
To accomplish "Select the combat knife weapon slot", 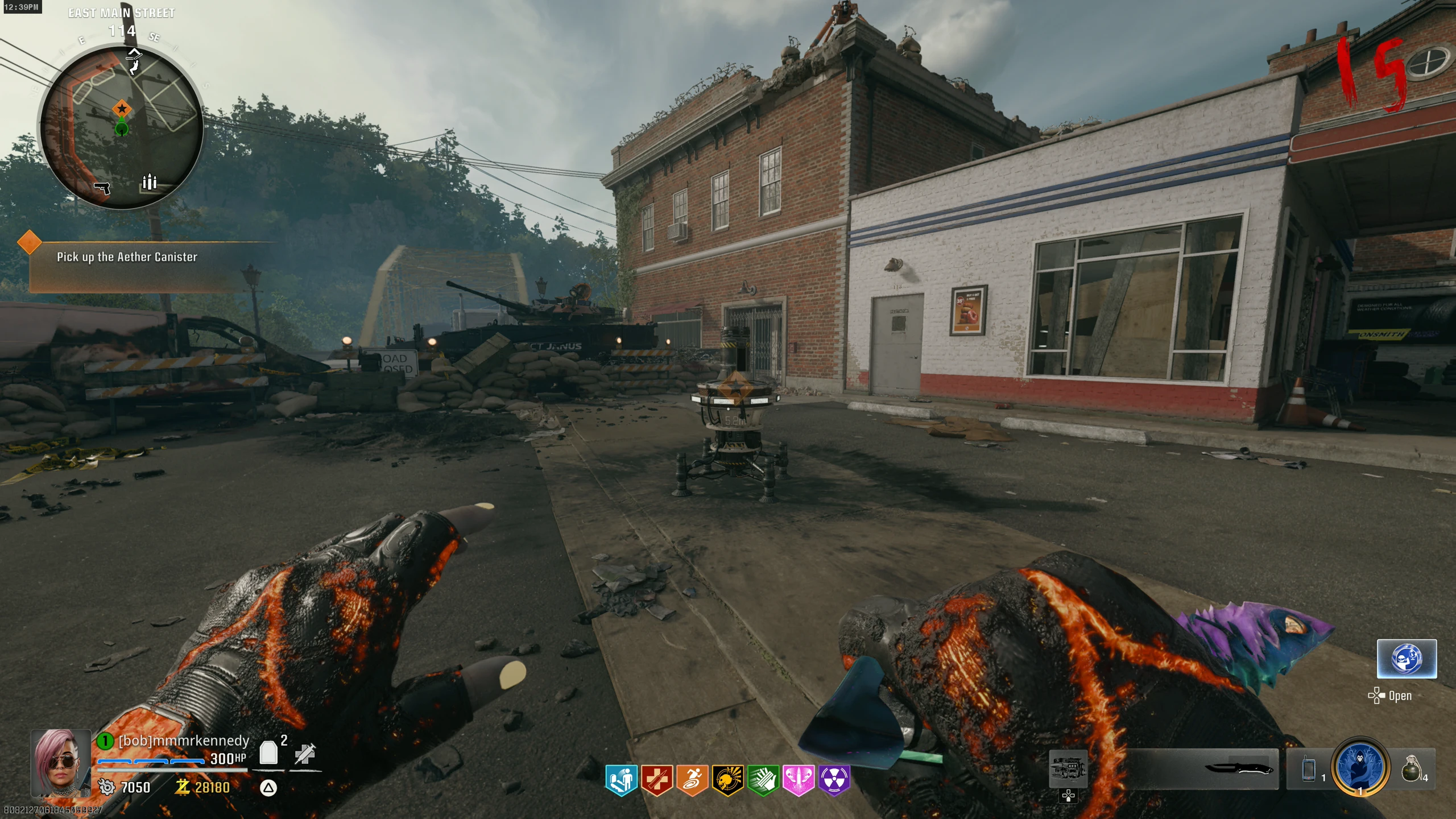I will [1240, 769].
